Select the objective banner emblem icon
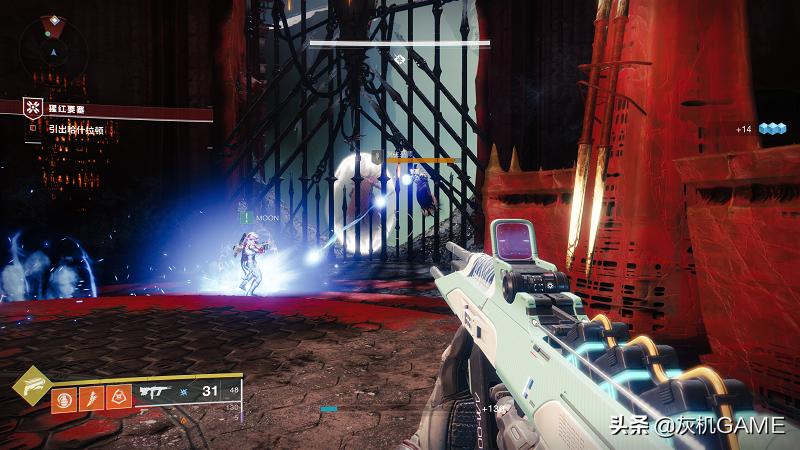The width and height of the screenshot is (800, 450). coord(33,107)
